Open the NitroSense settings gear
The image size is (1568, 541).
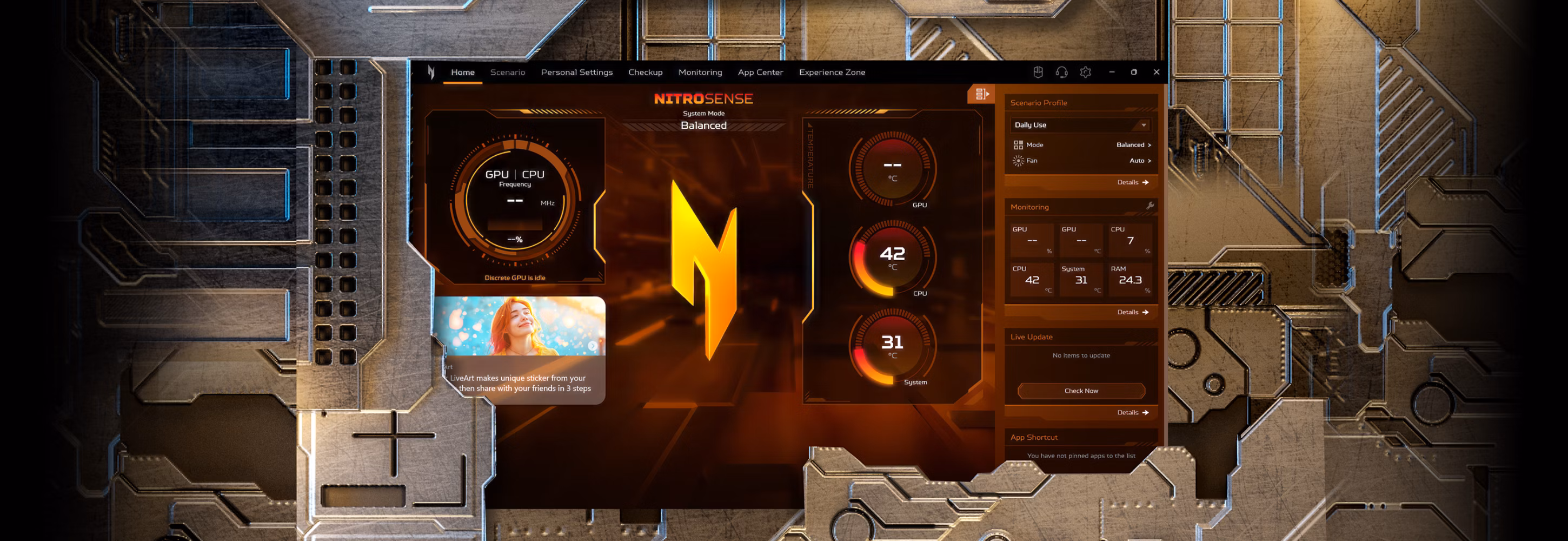pos(1085,72)
